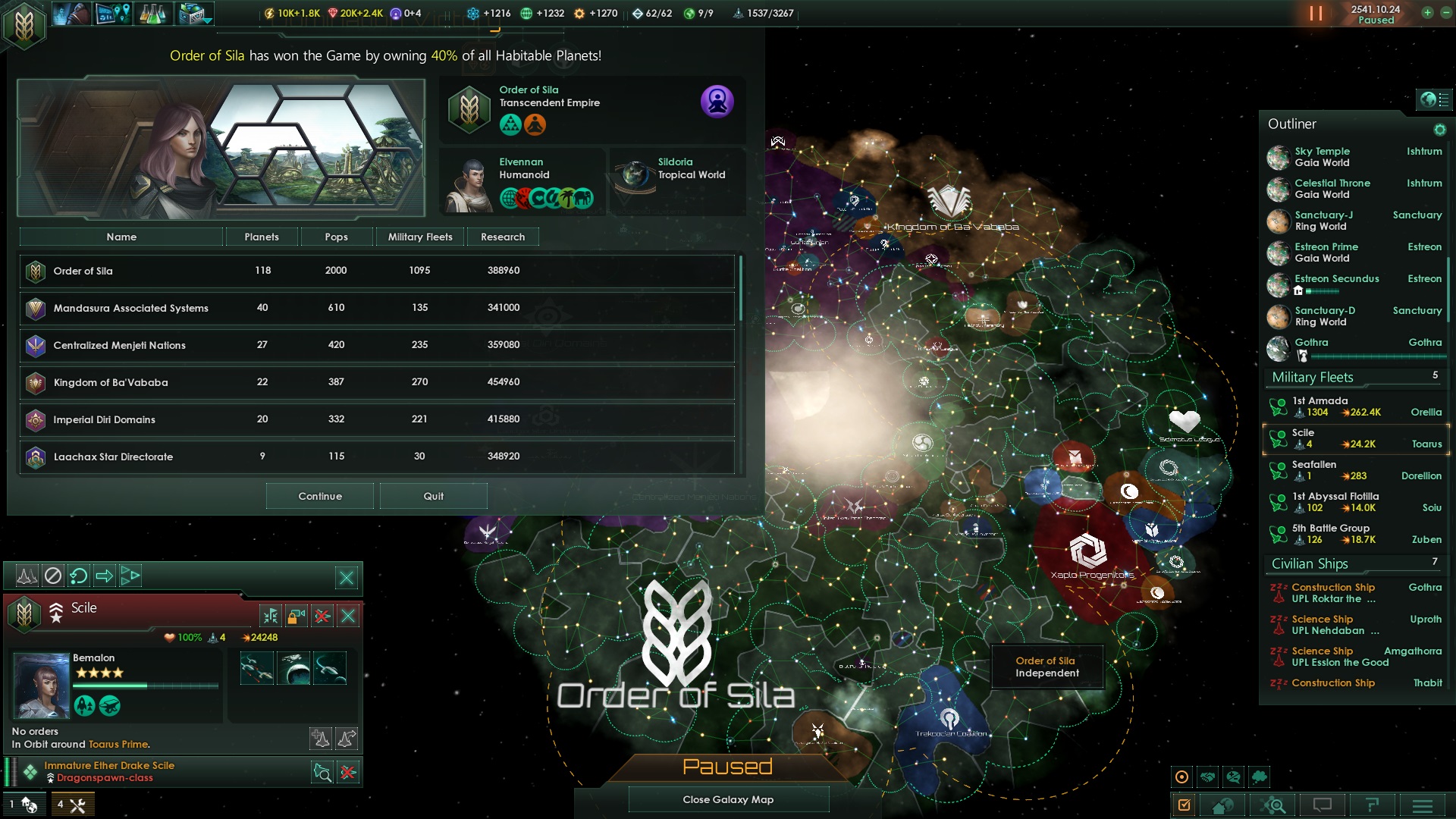Toggle the pause button in top right

click(1317, 13)
